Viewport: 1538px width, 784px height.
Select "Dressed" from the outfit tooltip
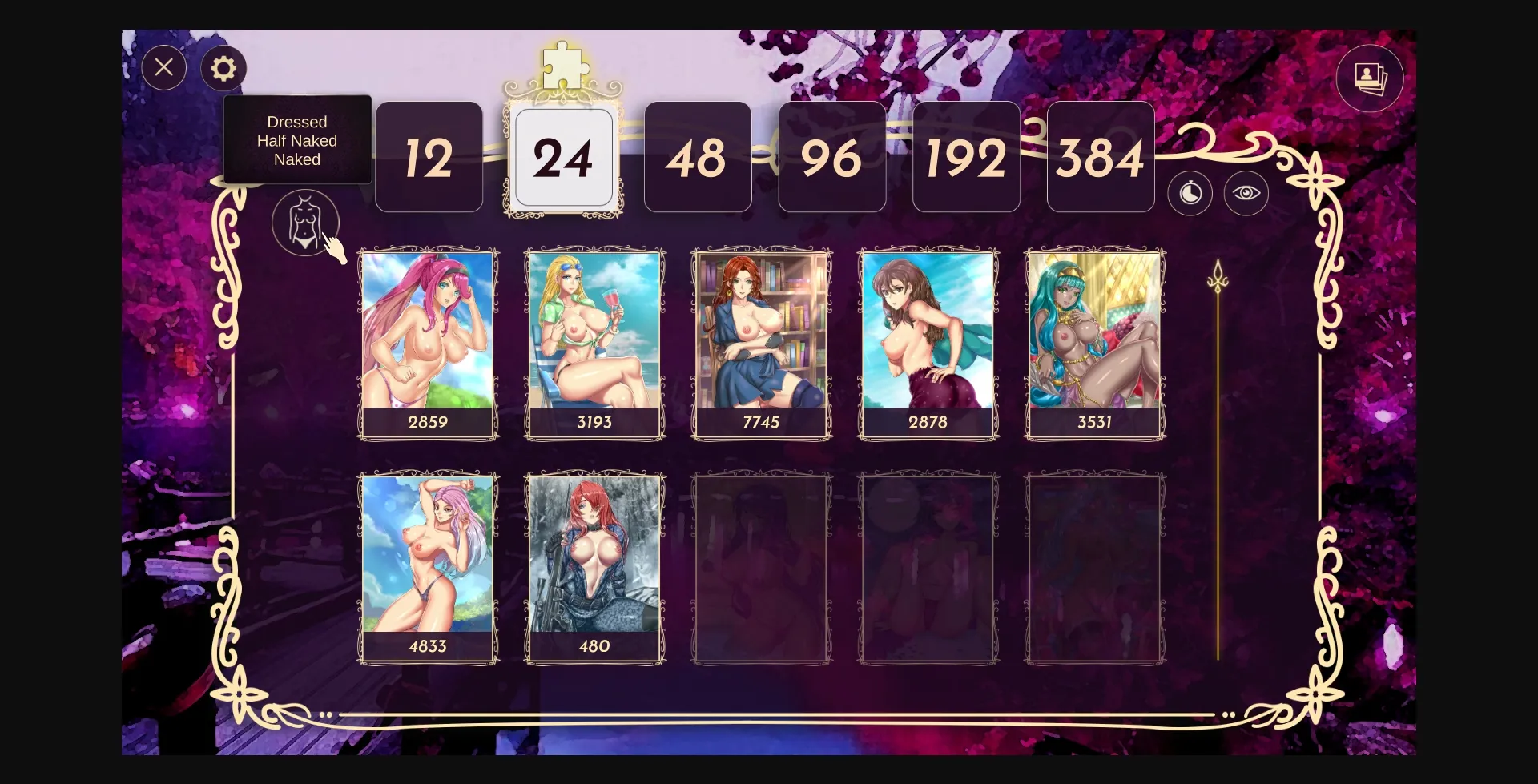pos(297,122)
